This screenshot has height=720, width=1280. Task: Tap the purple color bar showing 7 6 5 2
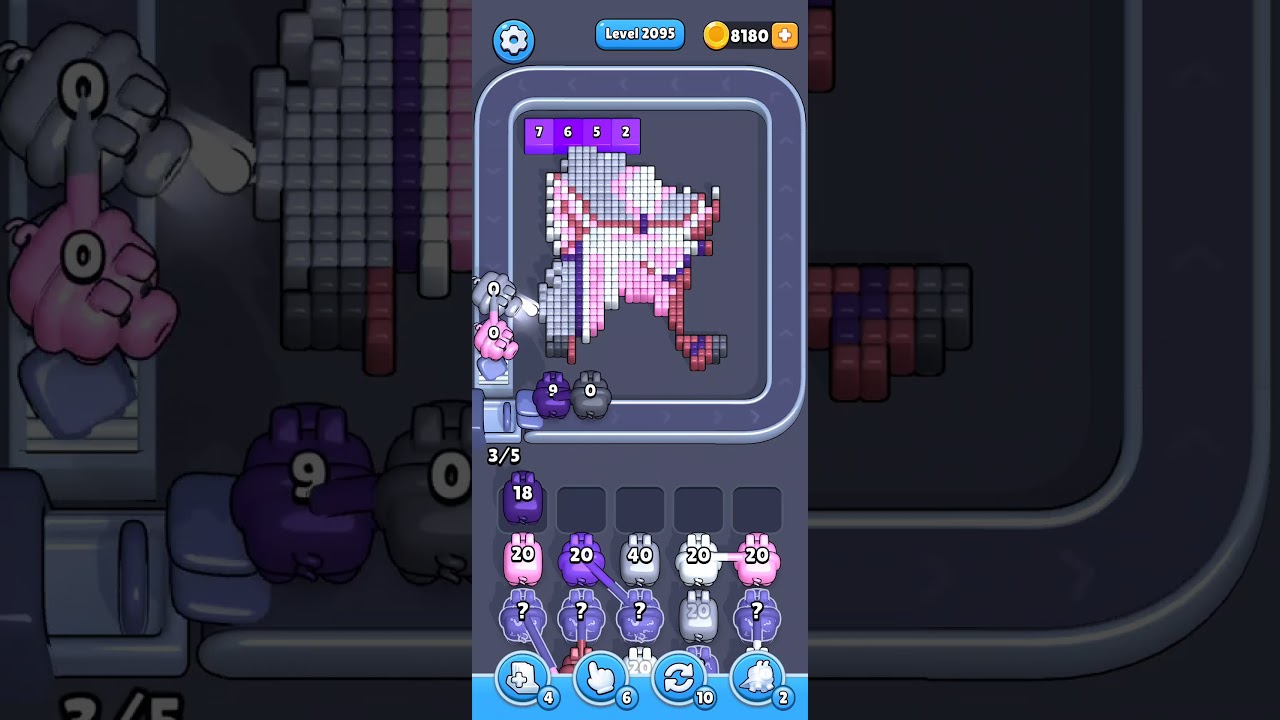(x=582, y=134)
